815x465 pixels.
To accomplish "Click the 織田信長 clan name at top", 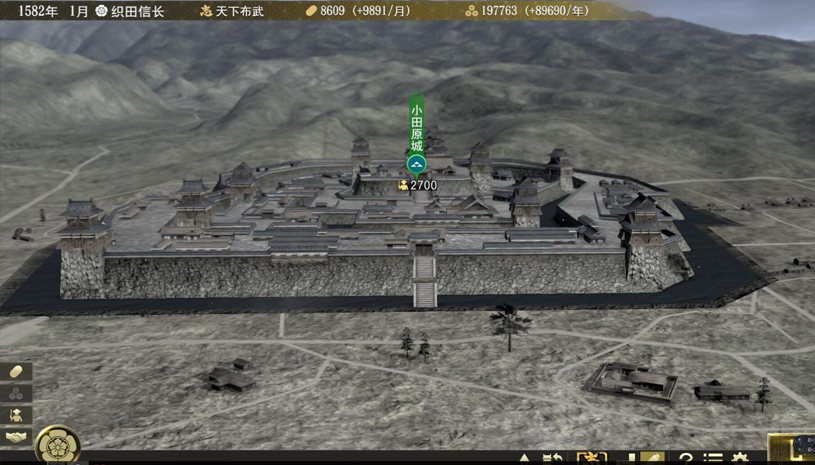I will coord(131,11).
